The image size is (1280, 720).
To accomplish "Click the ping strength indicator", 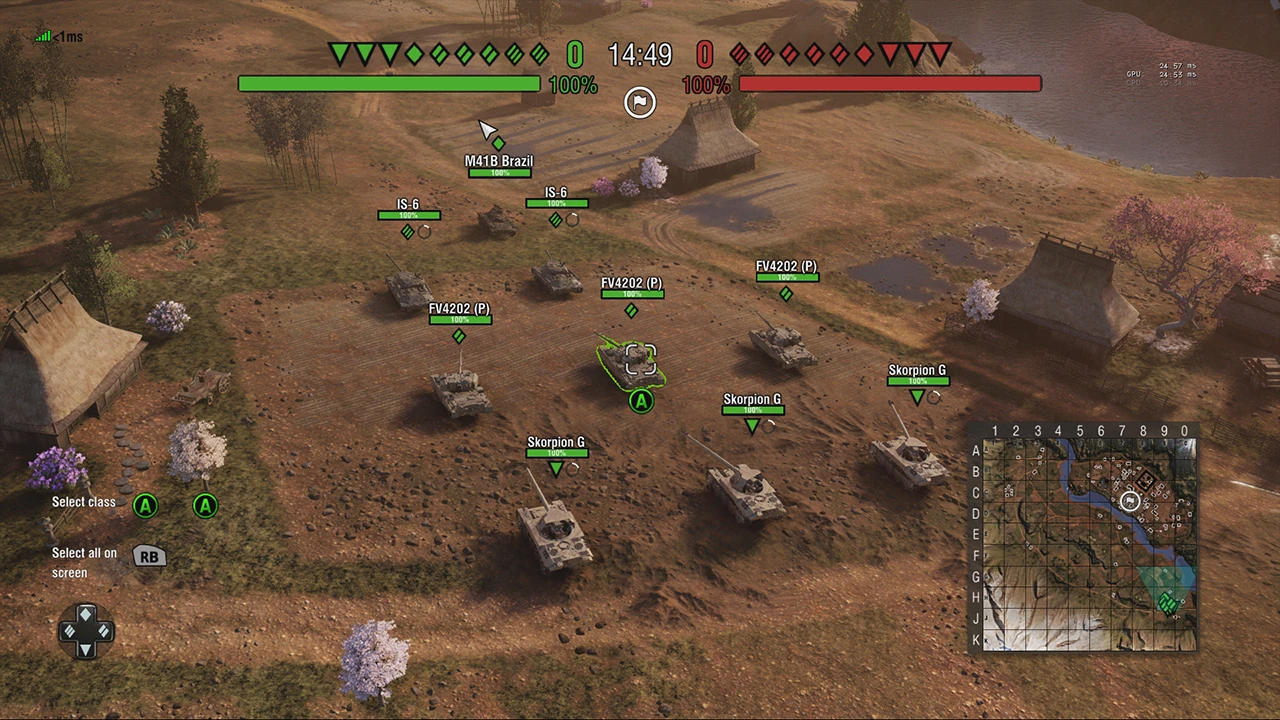I will pos(42,36).
